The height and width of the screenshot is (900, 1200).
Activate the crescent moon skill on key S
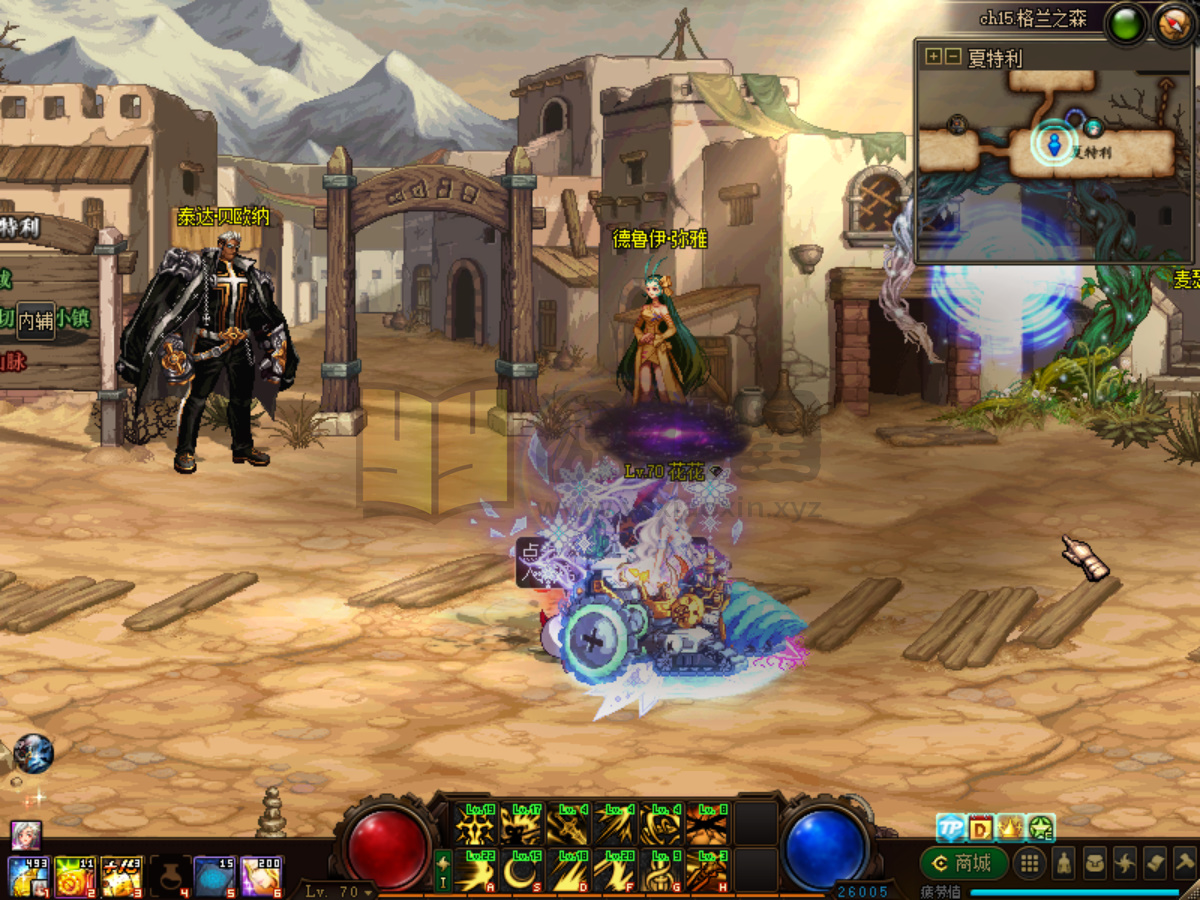coord(521,870)
